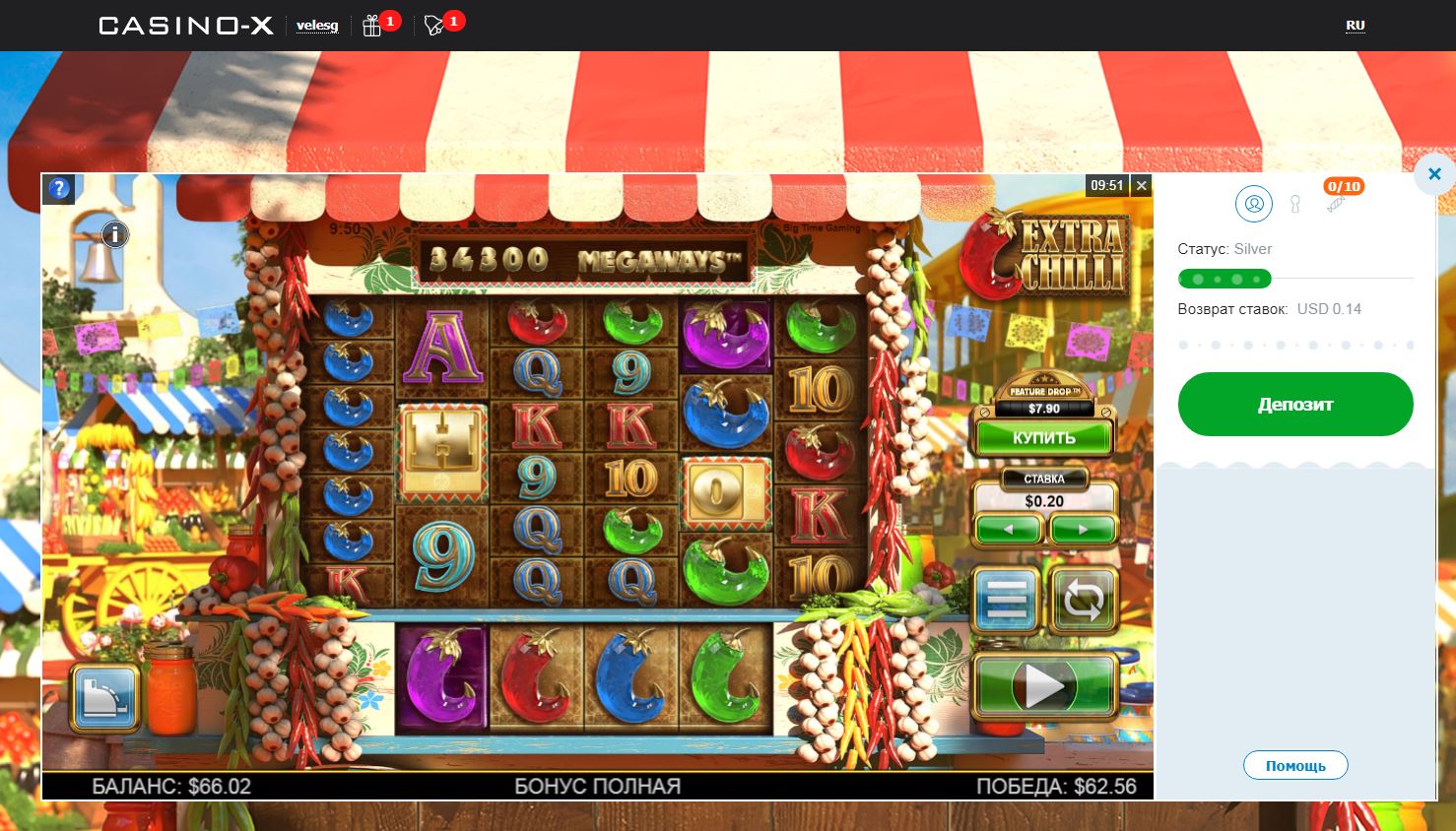Go to the Casino-X home logo
Viewport: 1456px width, 831px height.
[x=185, y=26]
